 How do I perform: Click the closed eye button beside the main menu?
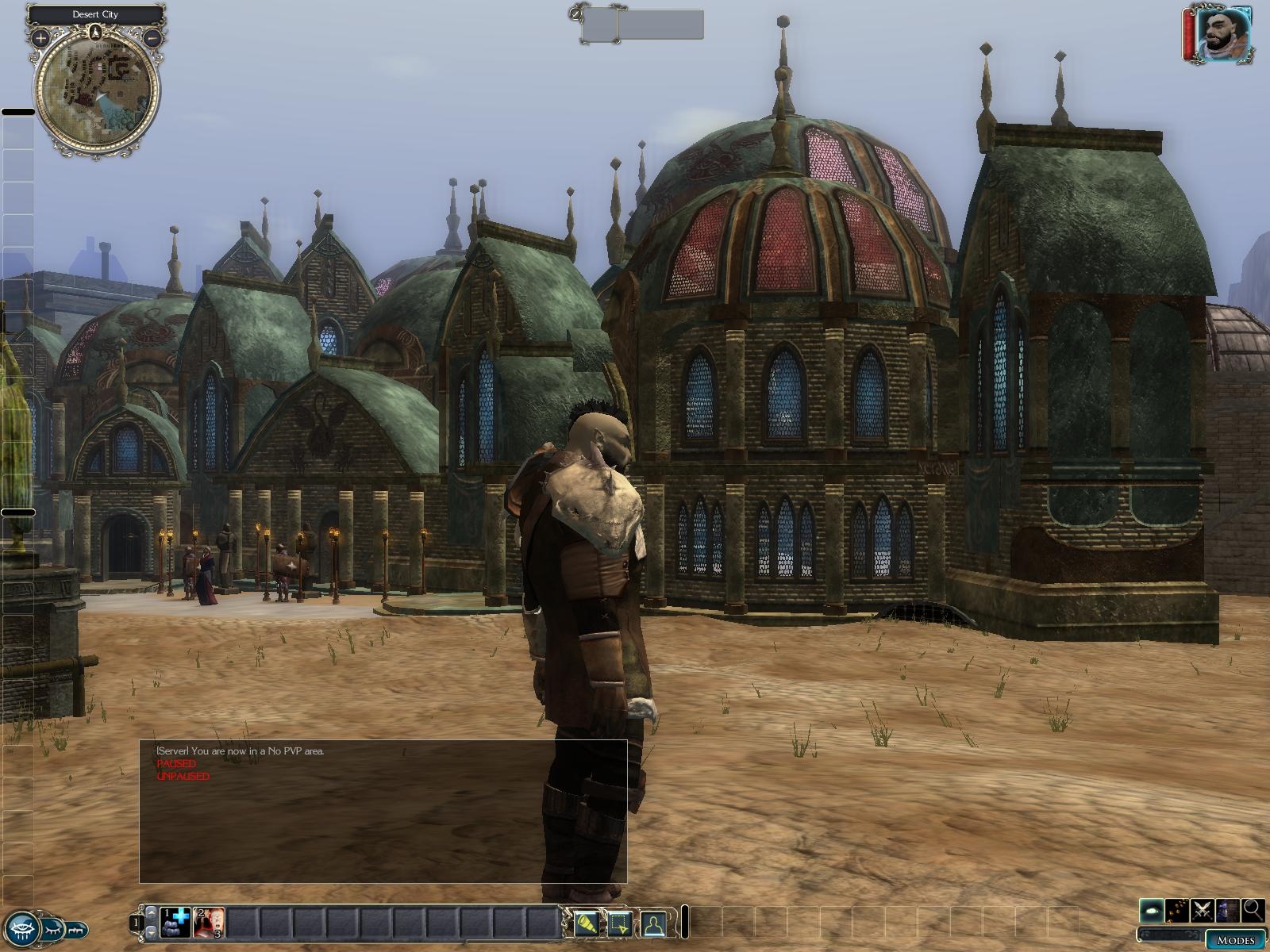point(52,927)
